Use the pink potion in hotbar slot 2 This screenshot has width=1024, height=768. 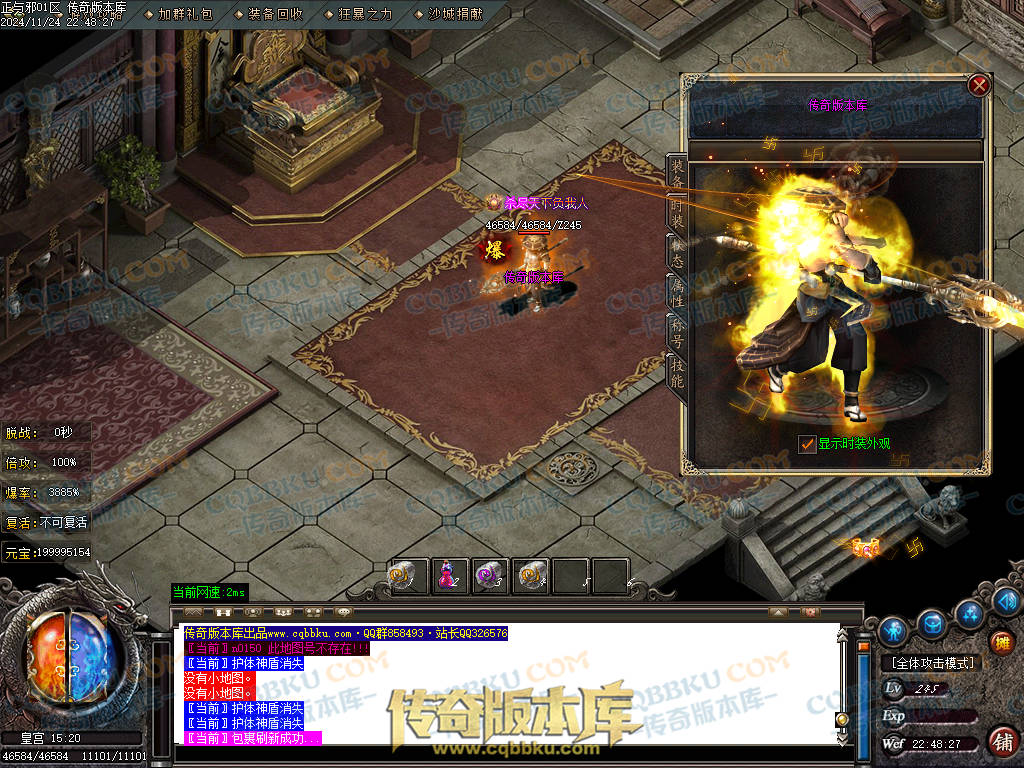[x=450, y=575]
